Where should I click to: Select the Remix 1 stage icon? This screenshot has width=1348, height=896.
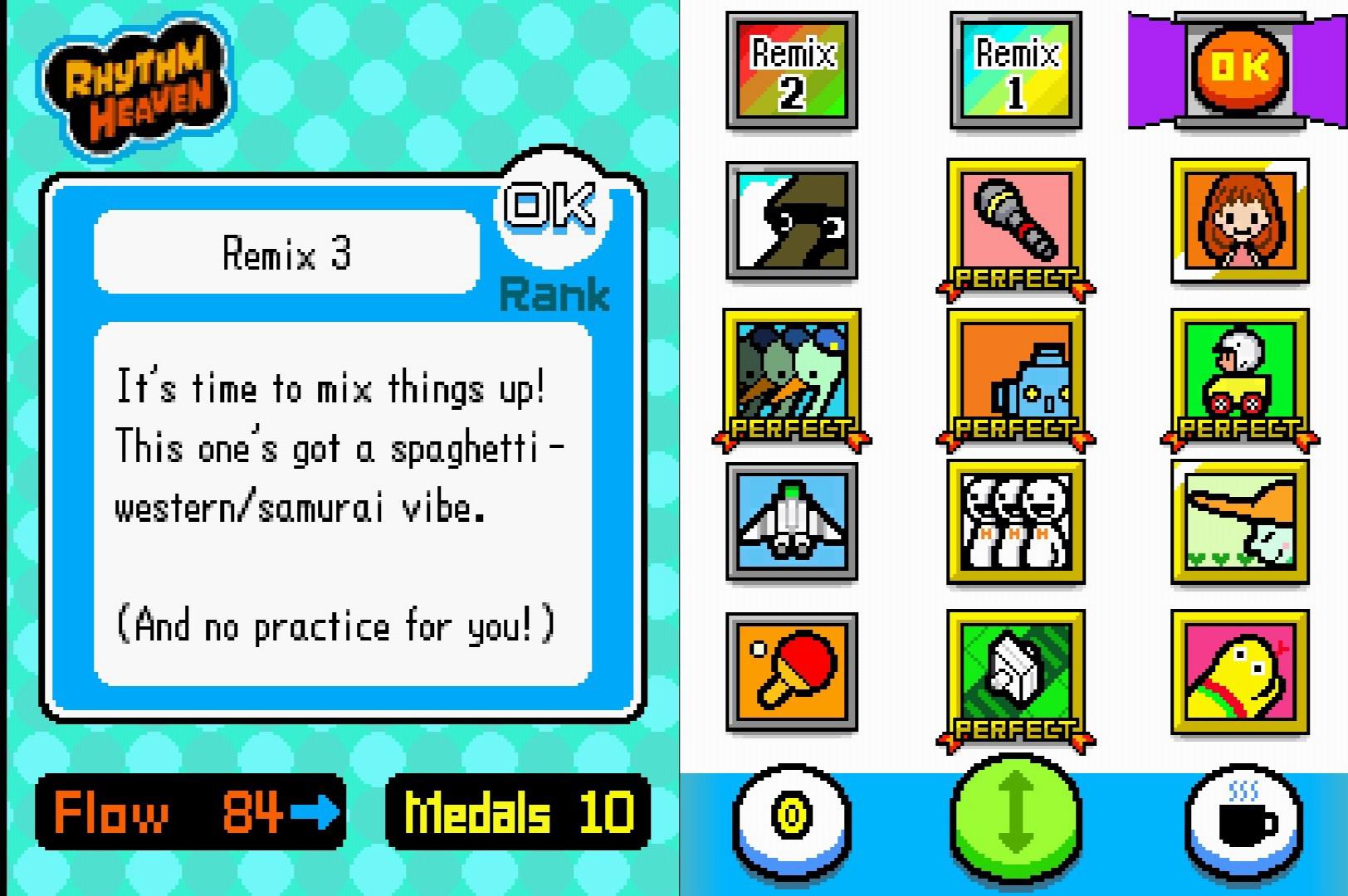pyautogui.click(x=1014, y=71)
